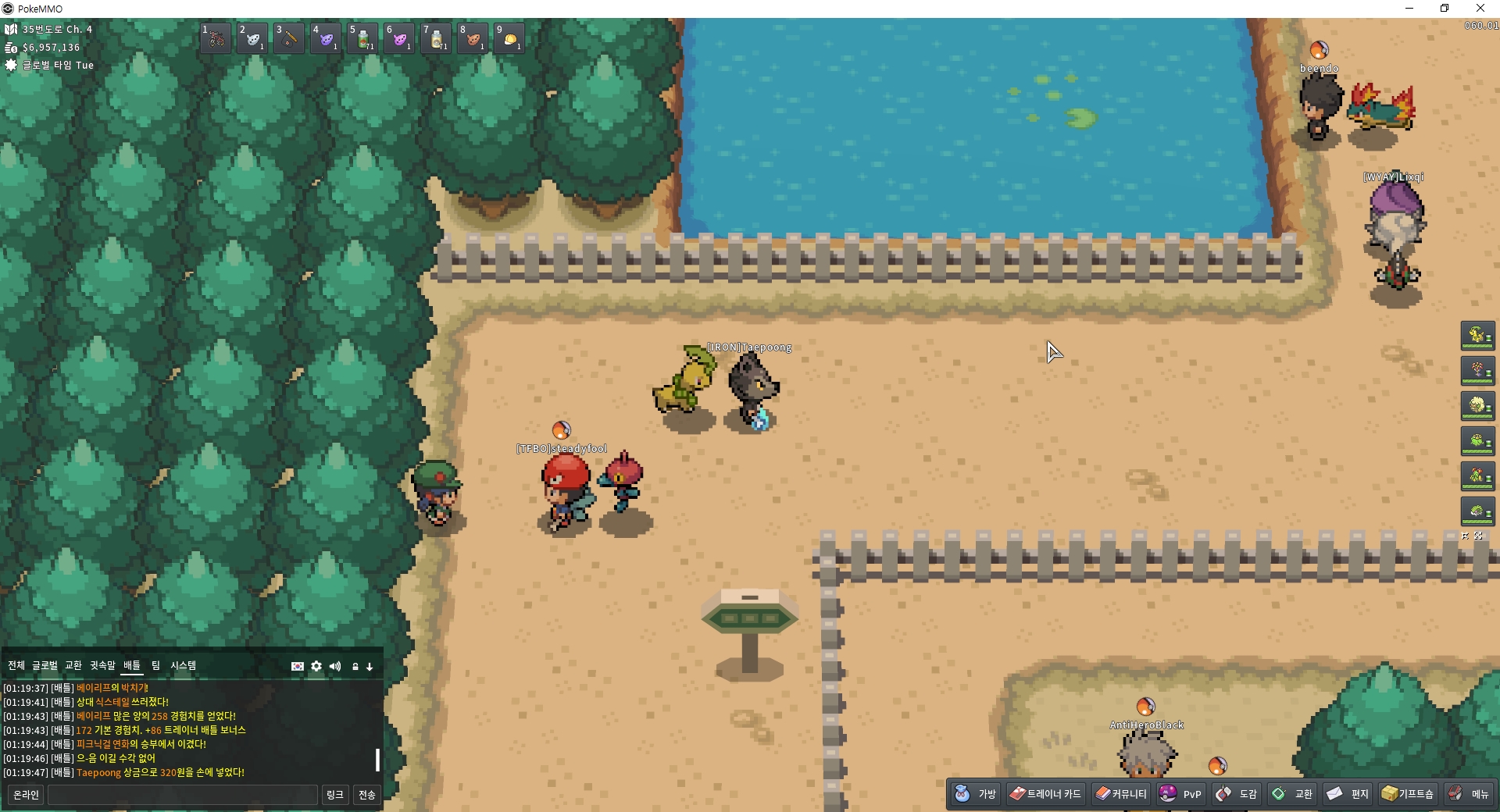Open the 편지 mail window
Image resolution: width=1500 pixels, height=812 pixels.
(1348, 794)
